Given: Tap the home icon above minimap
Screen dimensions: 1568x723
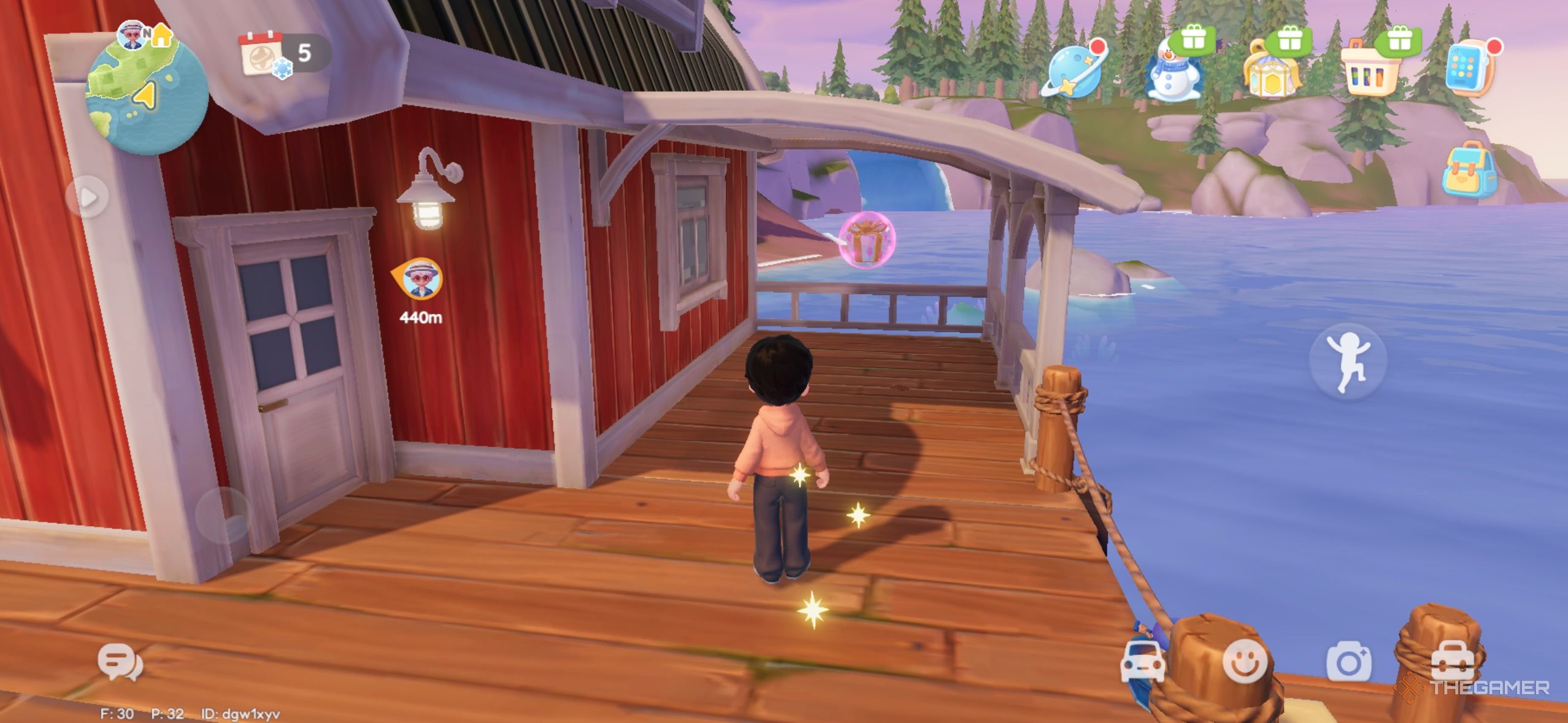Looking at the screenshot, I should pos(161,36).
